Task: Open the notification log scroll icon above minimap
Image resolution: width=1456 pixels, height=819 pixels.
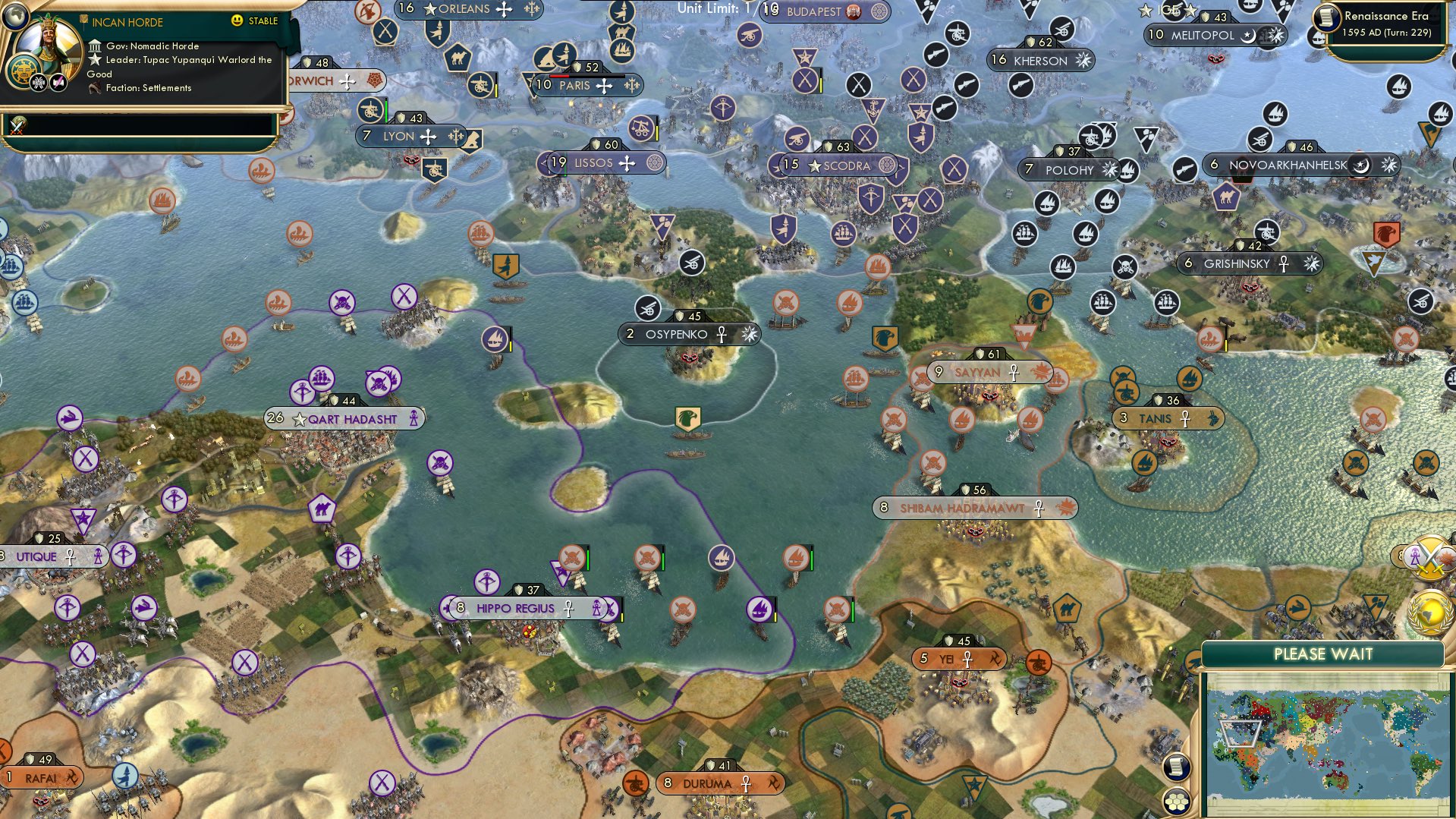Action: point(1176,767)
